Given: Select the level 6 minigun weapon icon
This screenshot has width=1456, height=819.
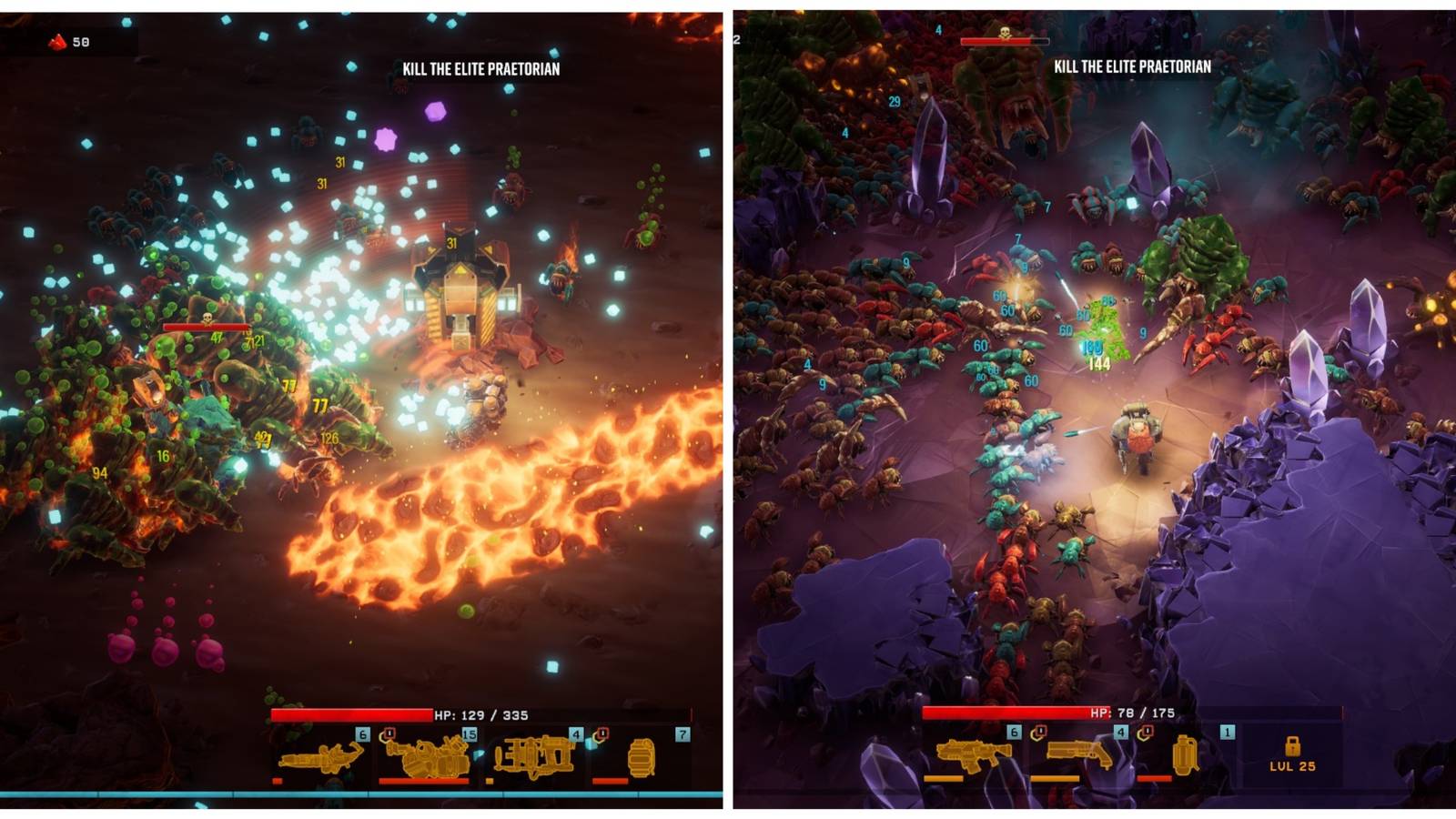Looking at the screenshot, I should (x=318, y=758).
